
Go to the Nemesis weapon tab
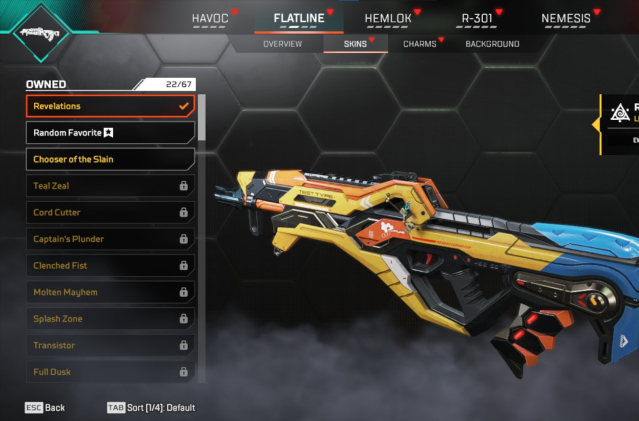(x=566, y=18)
